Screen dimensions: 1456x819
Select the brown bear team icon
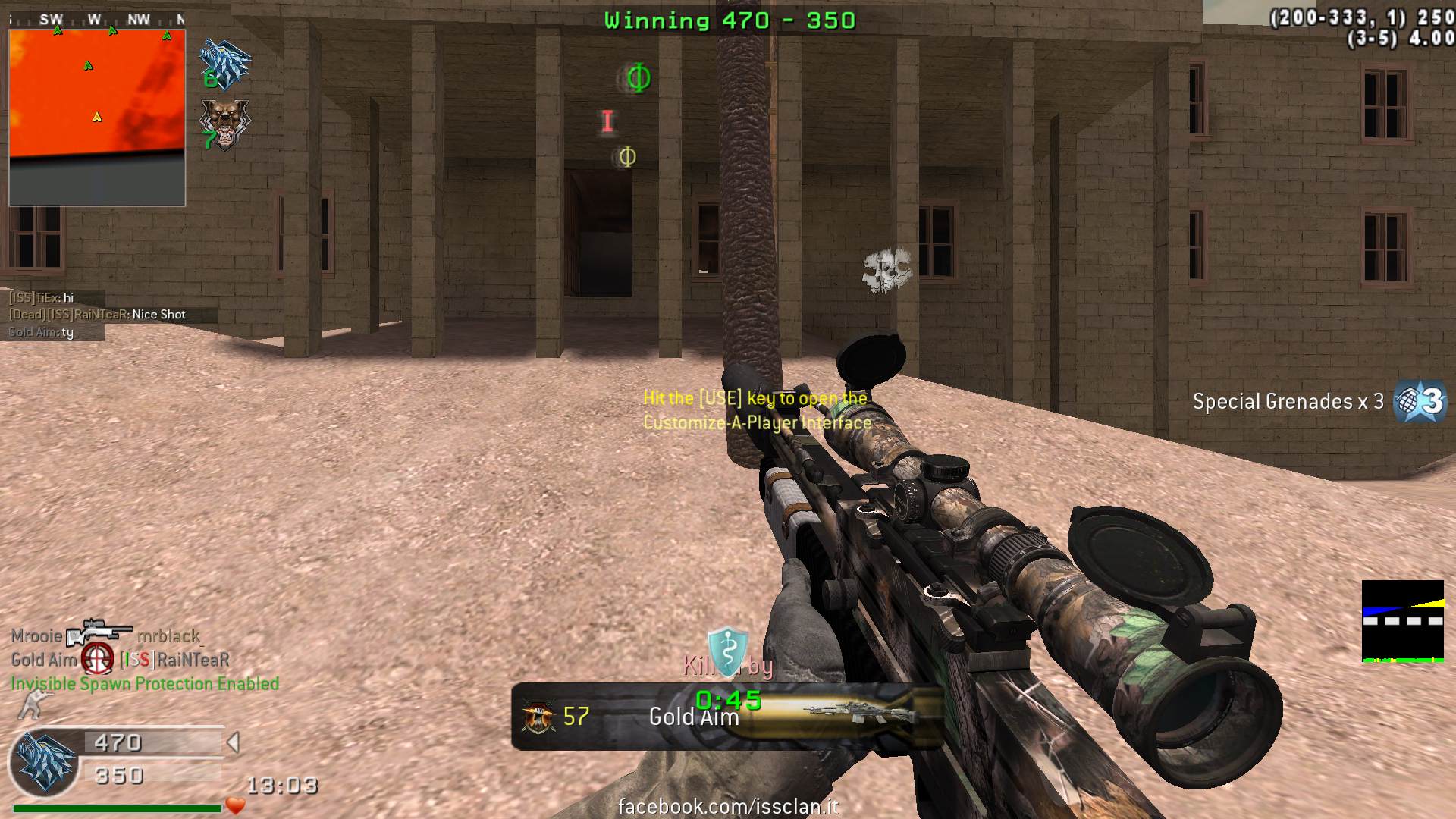pyautogui.click(x=224, y=124)
